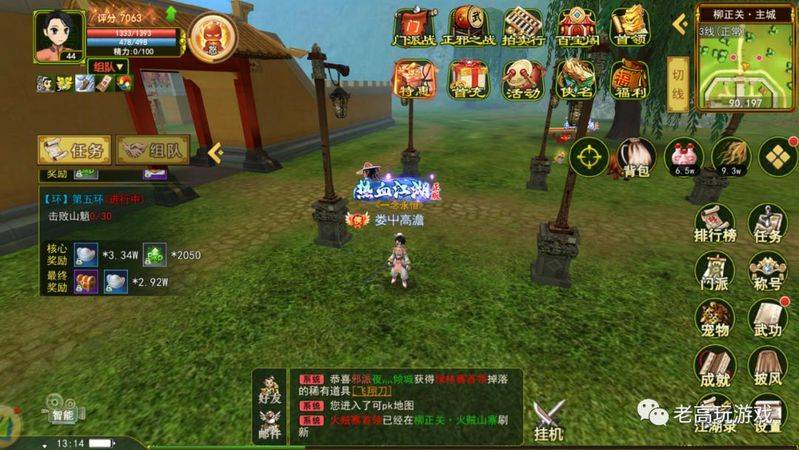
Task: Open the 活动 events menu
Action: pos(521,79)
